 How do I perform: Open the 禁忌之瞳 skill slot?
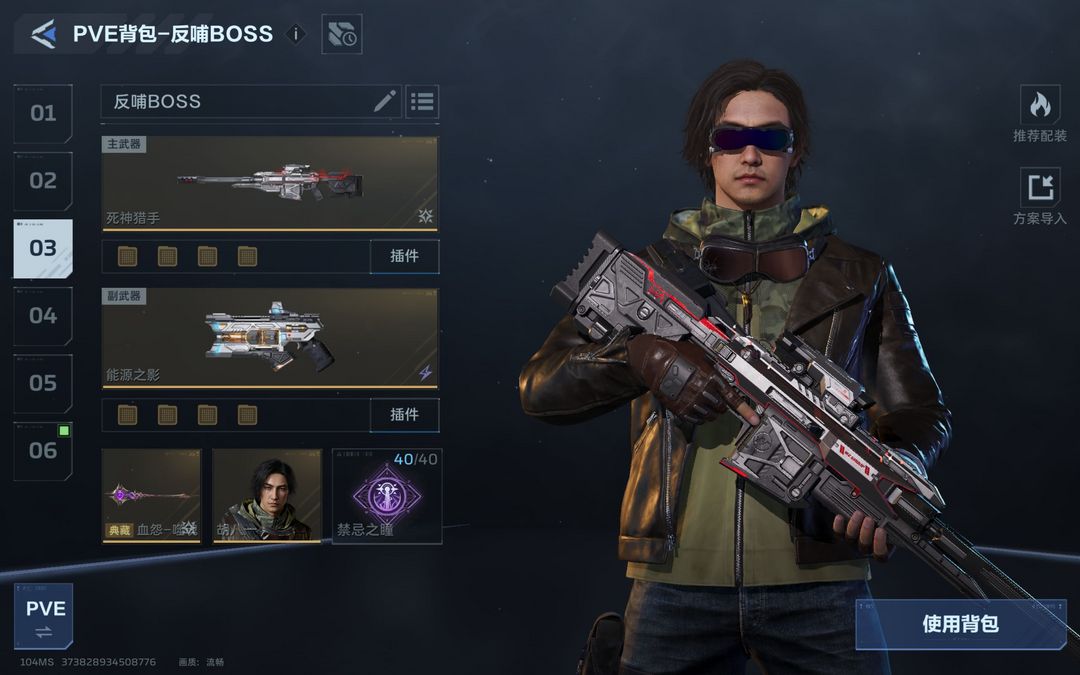point(386,495)
